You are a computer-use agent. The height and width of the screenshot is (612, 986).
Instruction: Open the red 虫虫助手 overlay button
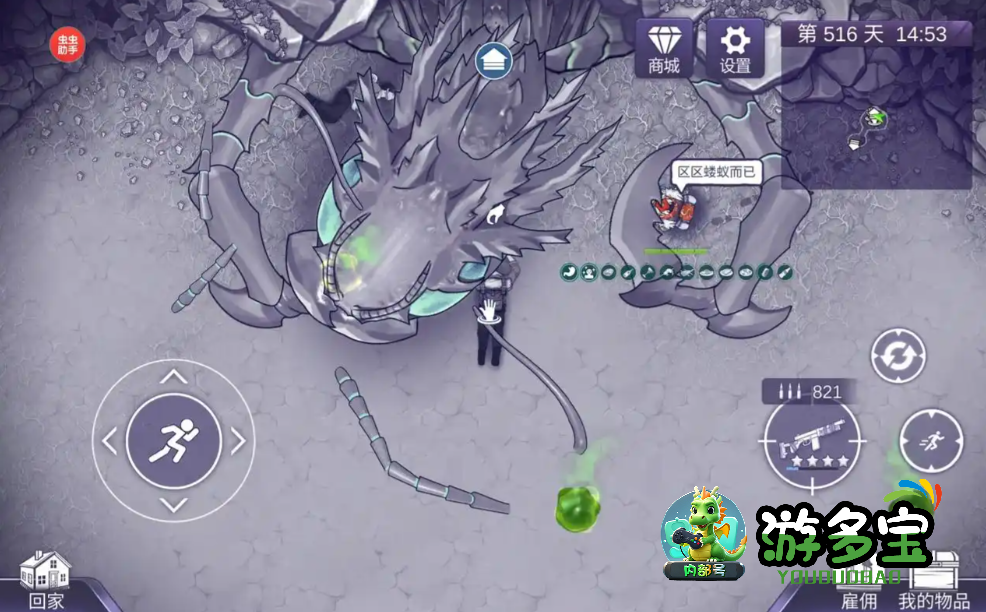coord(69,44)
